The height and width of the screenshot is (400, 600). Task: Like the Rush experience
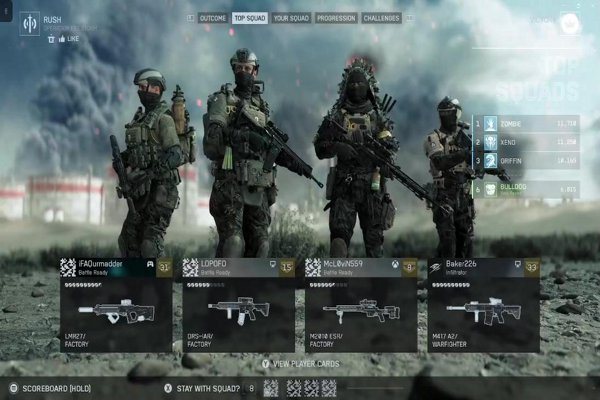pos(70,38)
